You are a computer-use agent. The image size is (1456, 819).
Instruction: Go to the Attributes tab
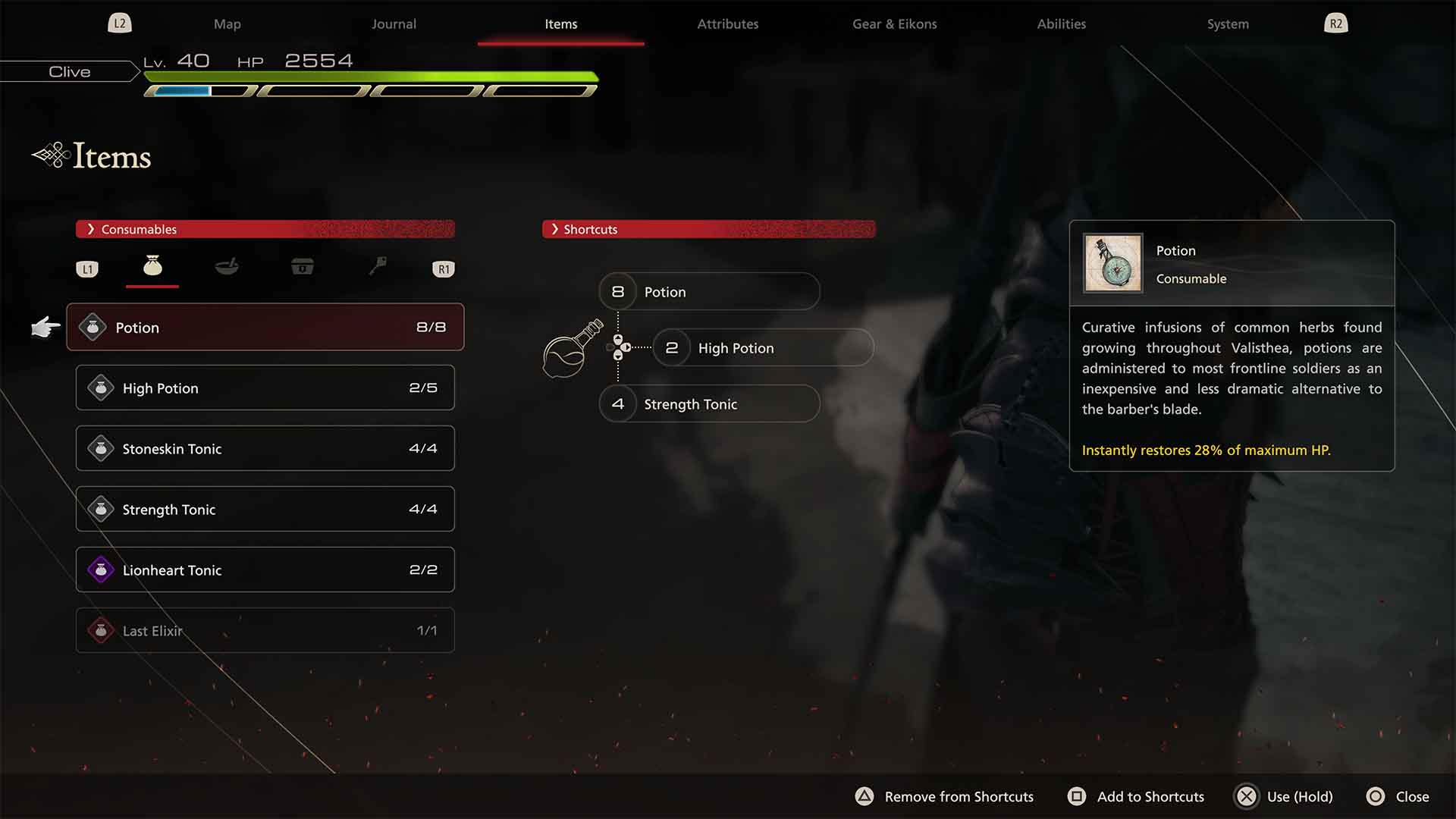coord(727,24)
